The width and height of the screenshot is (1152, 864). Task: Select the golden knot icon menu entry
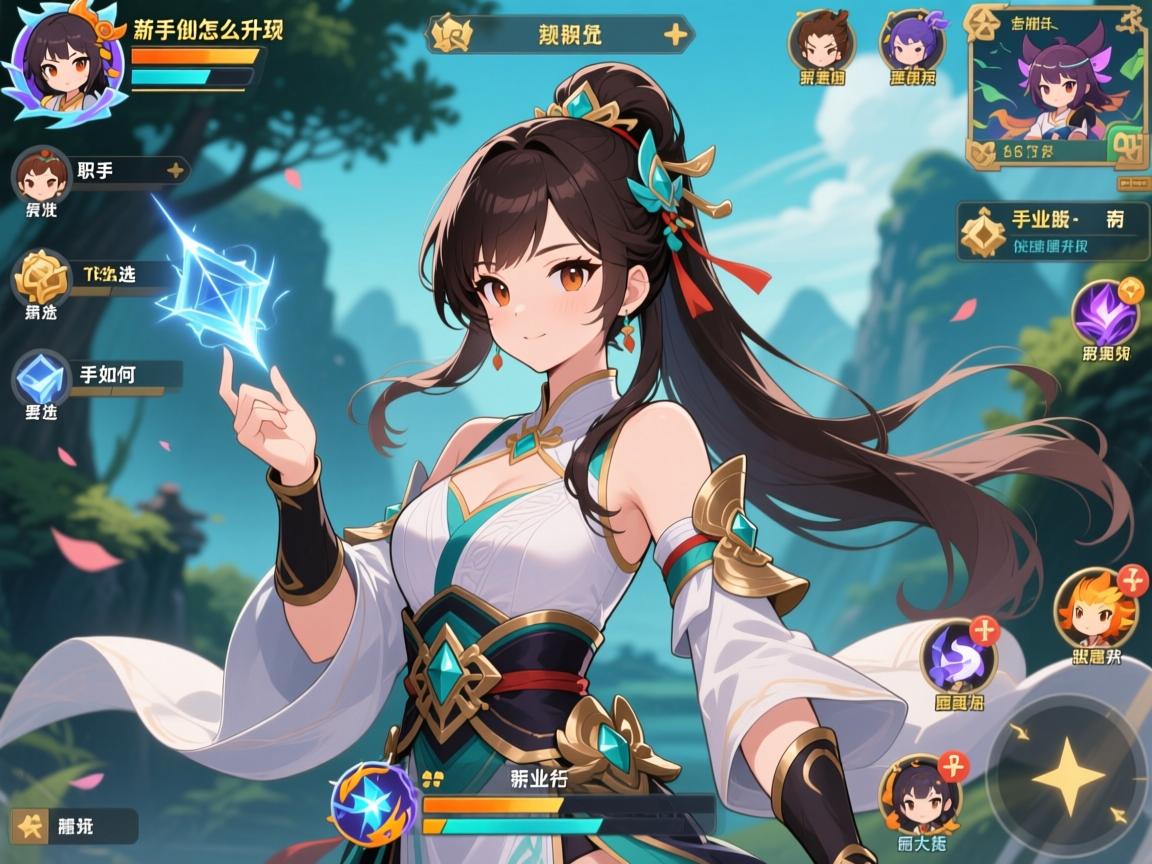pyautogui.click(x=42, y=277)
